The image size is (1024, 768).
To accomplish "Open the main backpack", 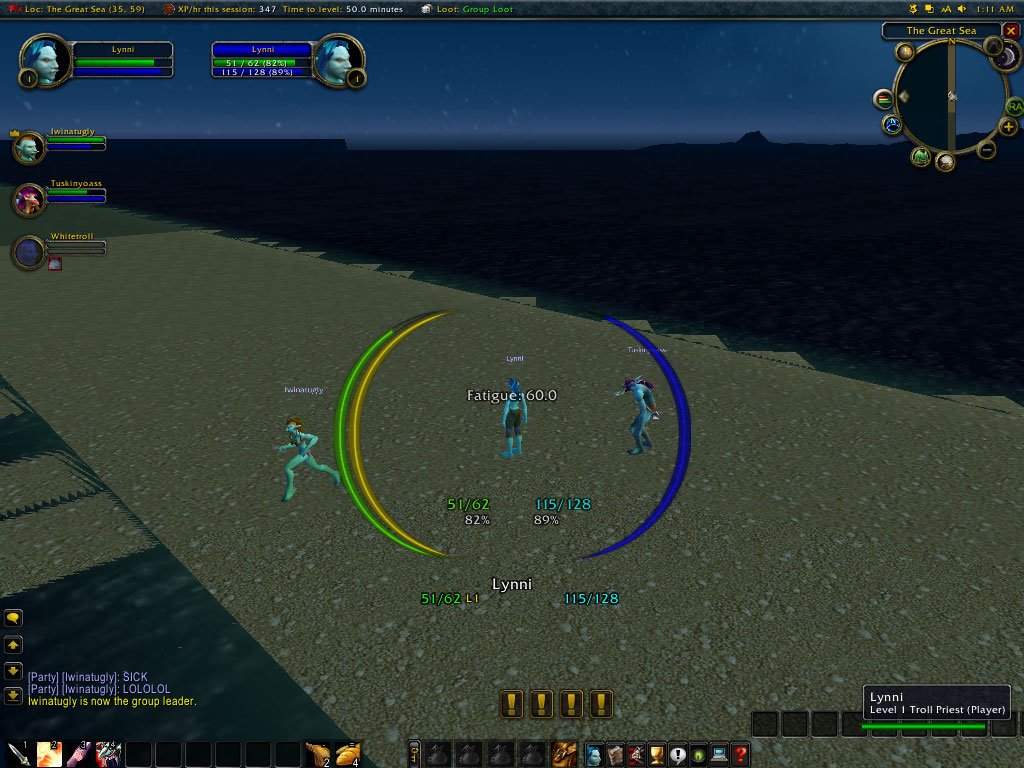I will pos(565,754).
